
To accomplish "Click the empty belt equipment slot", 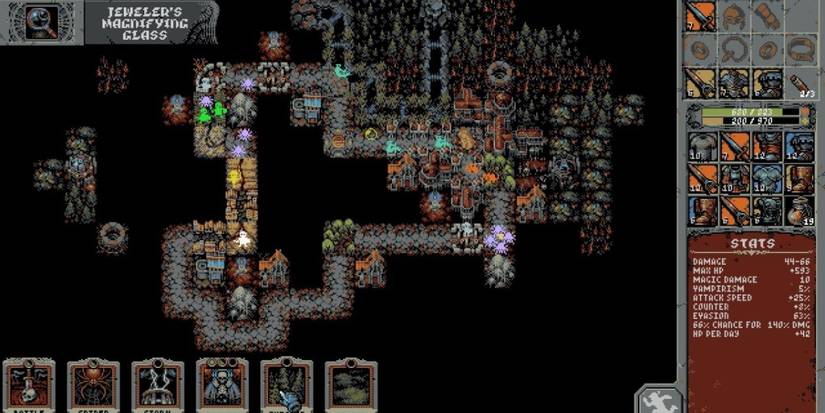I will pyautogui.click(x=799, y=49).
